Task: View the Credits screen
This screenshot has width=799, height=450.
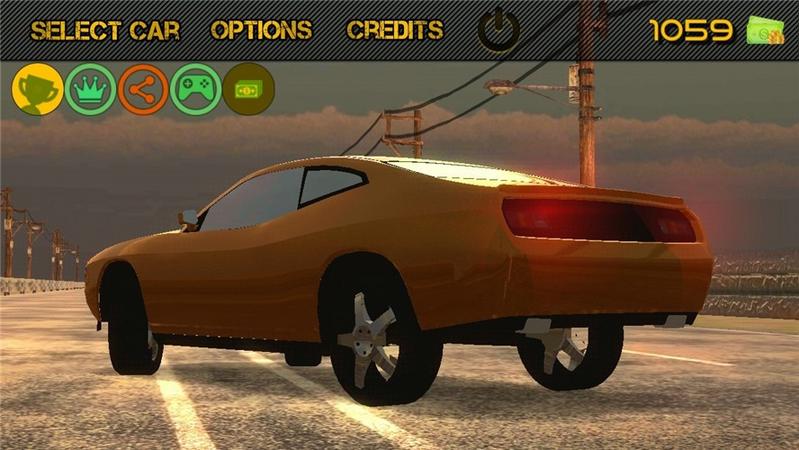Action: click(394, 30)
